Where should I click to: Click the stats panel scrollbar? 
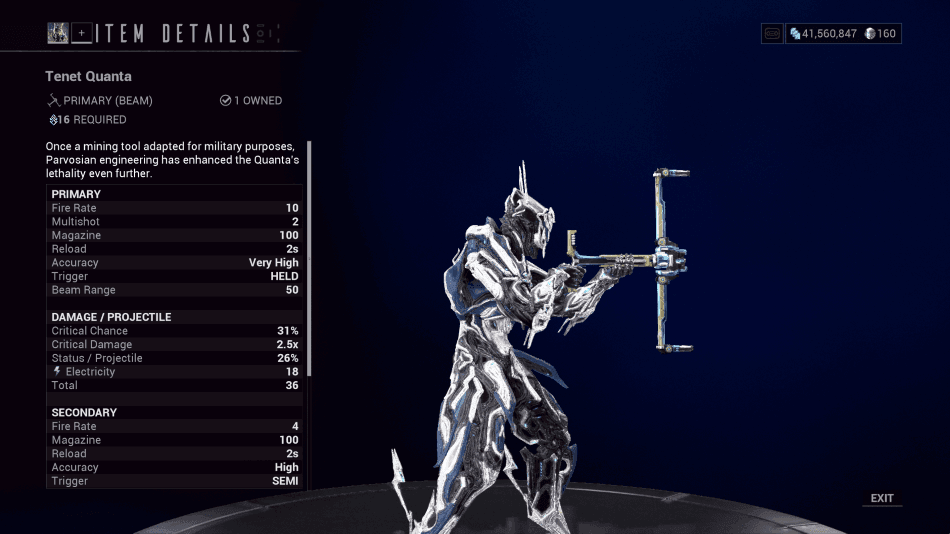(x=309, y=260)
